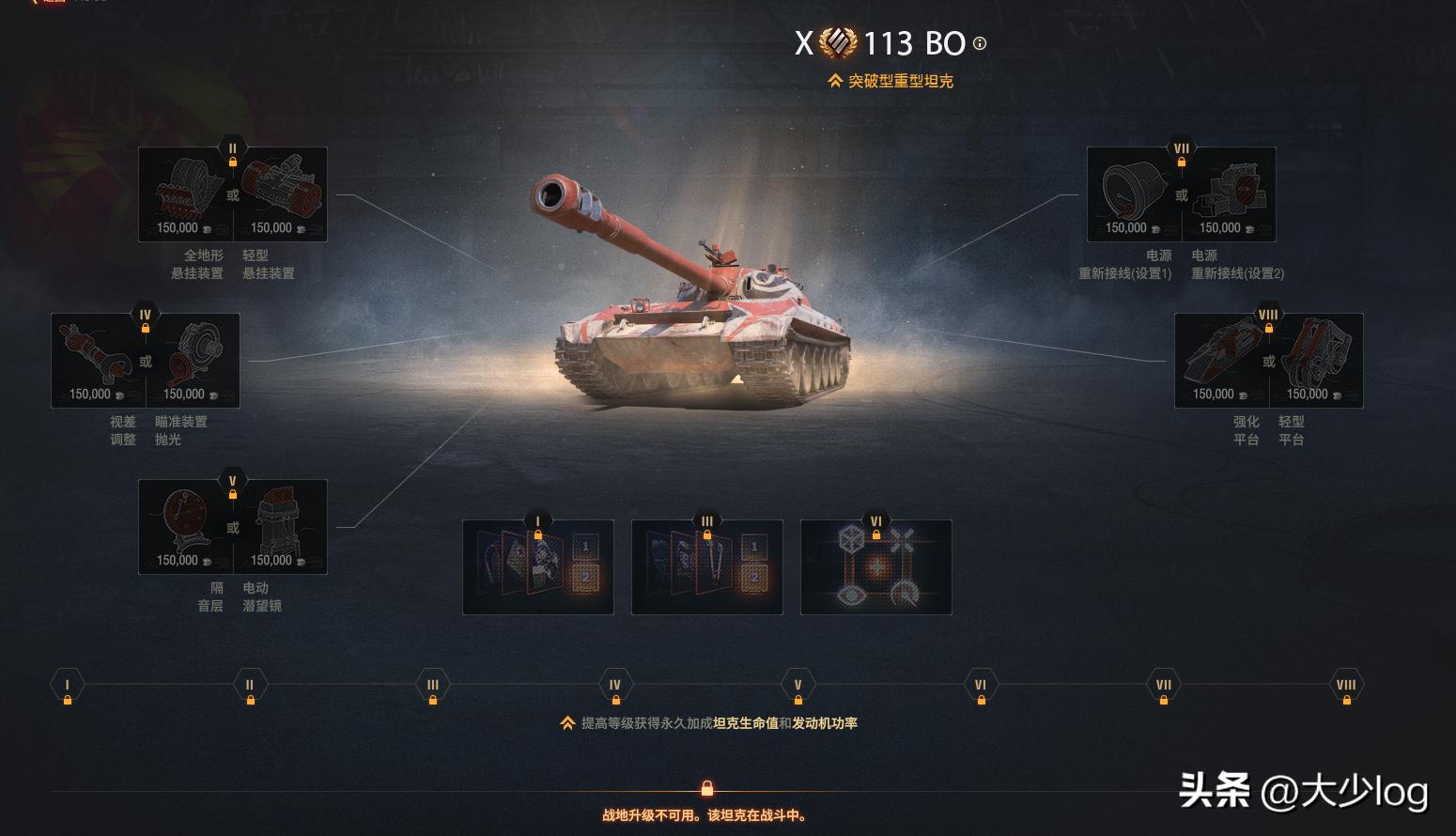Viewport: 1456px width, 836px height.
Task: Select the 电动潜望镜 modification icon
Action: pyautogui.click(x=282, y=521)
